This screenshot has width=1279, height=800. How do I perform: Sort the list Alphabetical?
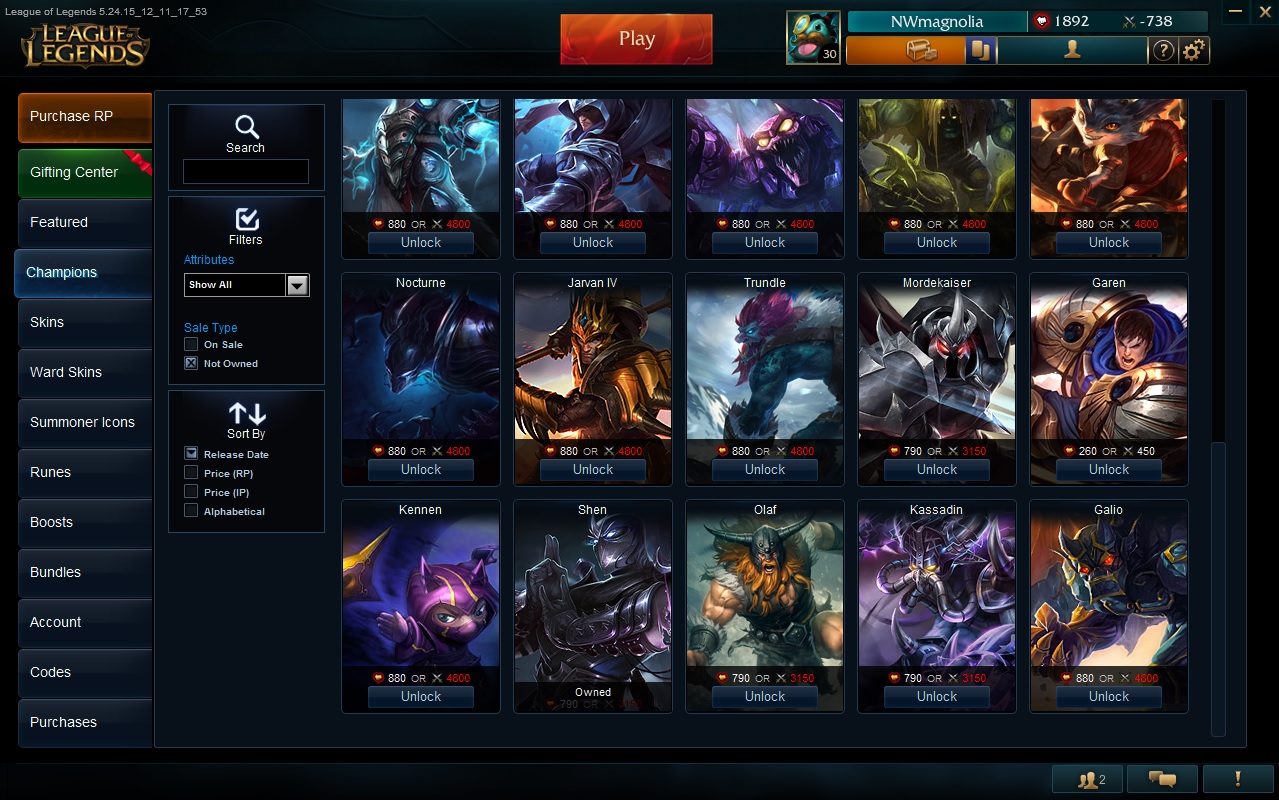click(x=191, y=511)
